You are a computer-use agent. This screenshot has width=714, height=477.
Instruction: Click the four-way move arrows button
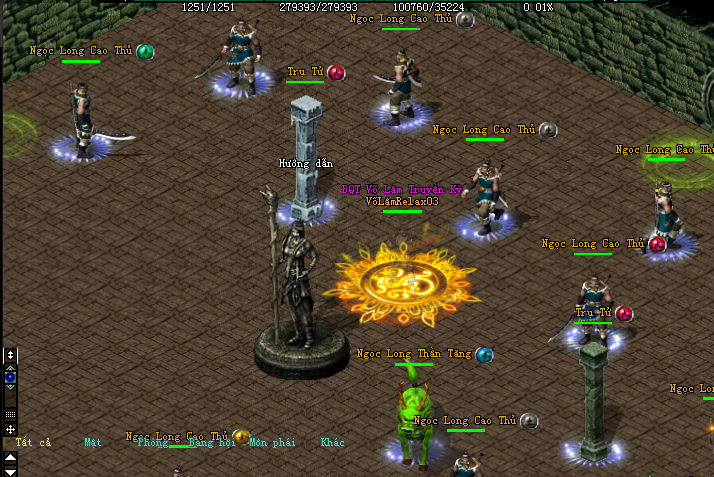pos(10,429)
